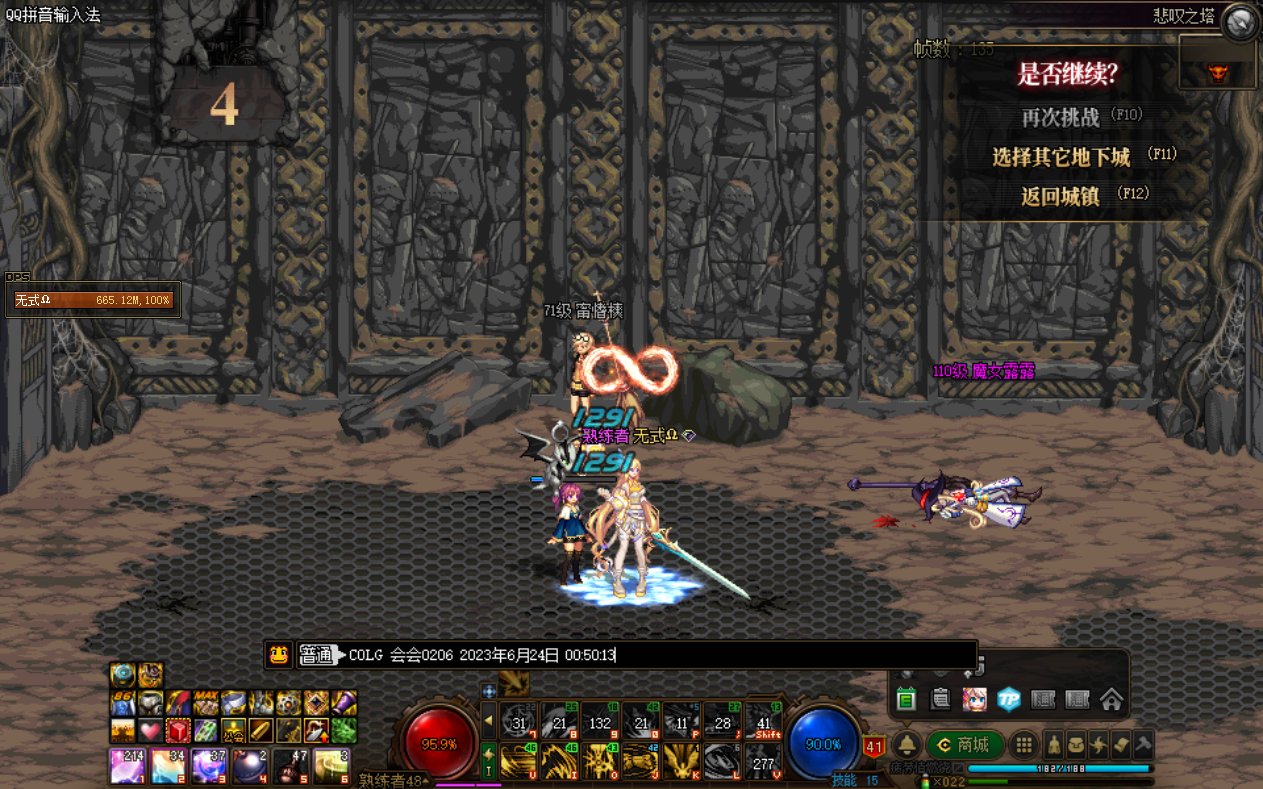Open the skills shuriken icon

tap(1099, 745)
